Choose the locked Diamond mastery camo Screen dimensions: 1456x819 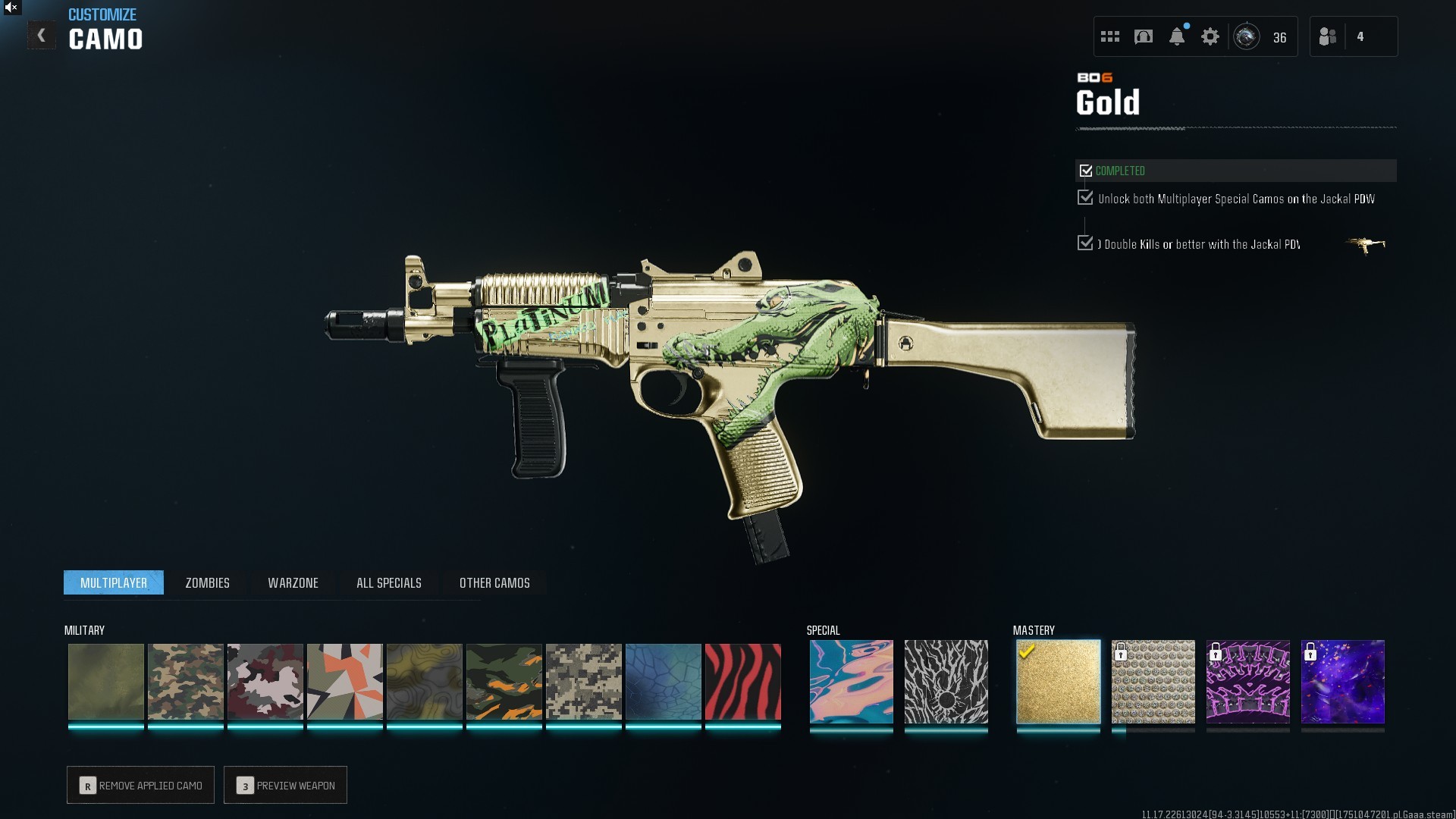pos(1153,681)
